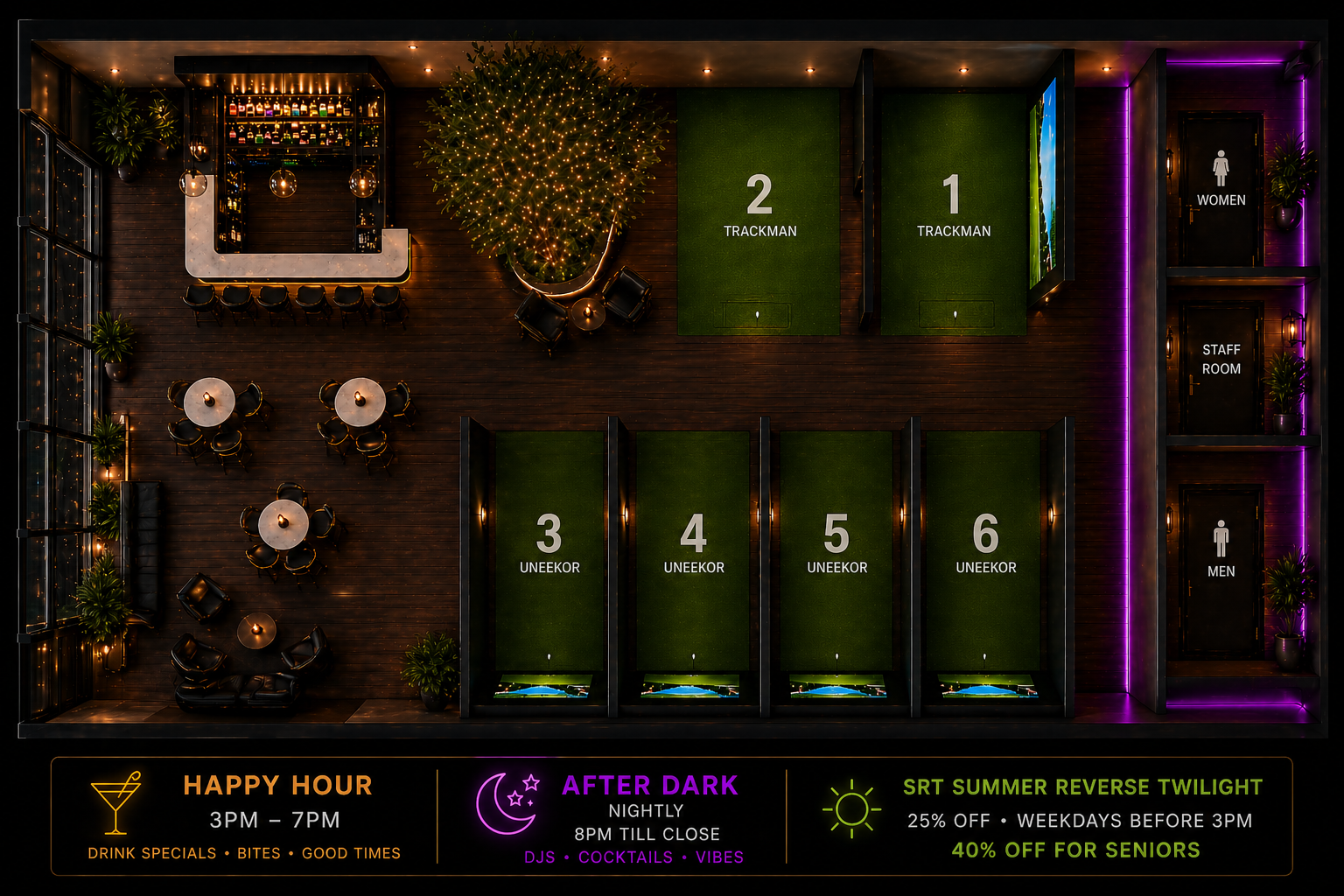Select Trackman bay 1
This screenshot has width=1344, height=896.
click(953, 210)
